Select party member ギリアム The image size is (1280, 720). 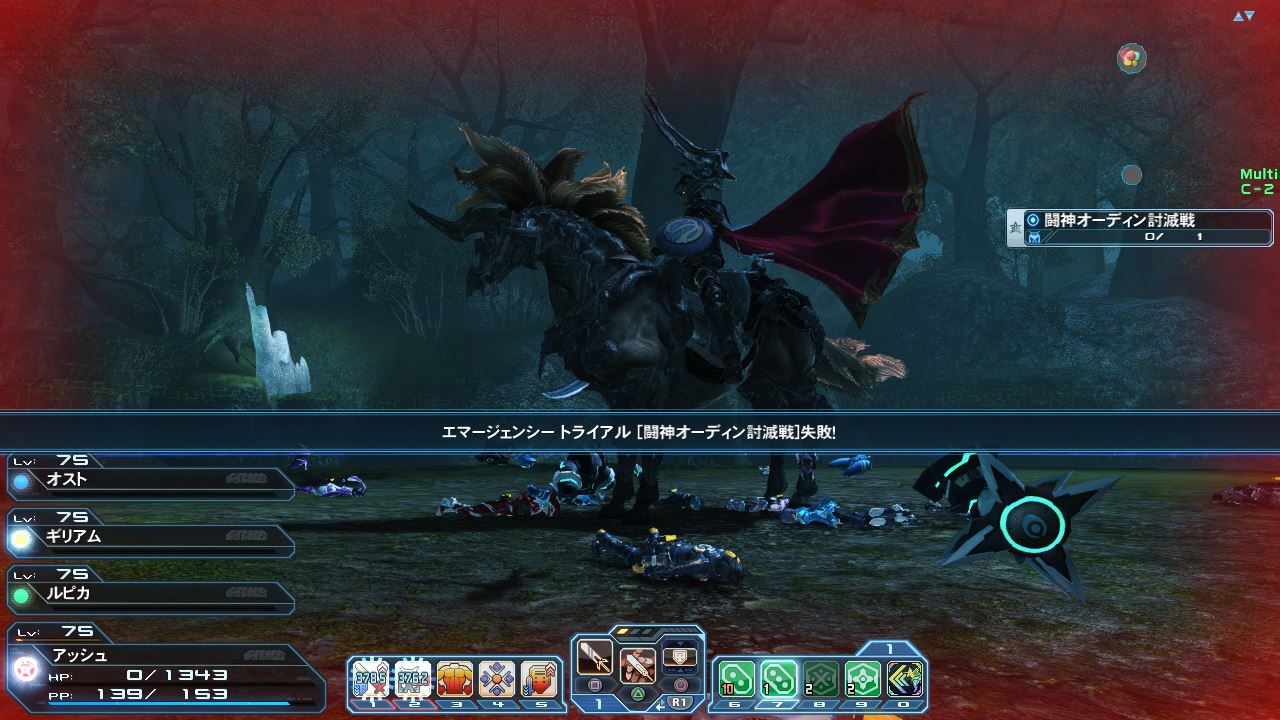pyautogui.click(x=150, y=537)
